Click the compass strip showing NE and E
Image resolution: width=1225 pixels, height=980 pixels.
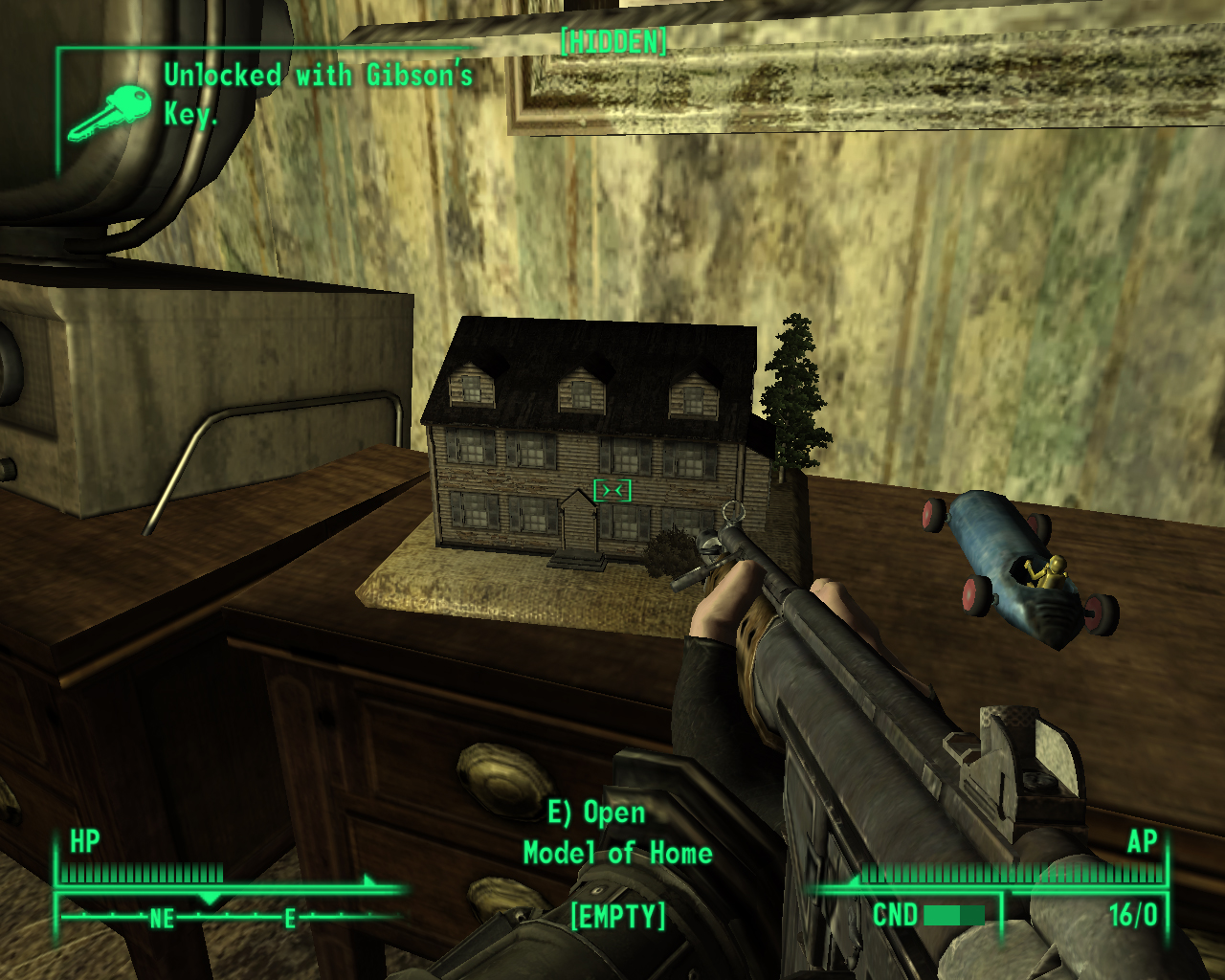[x=230, y=916]
